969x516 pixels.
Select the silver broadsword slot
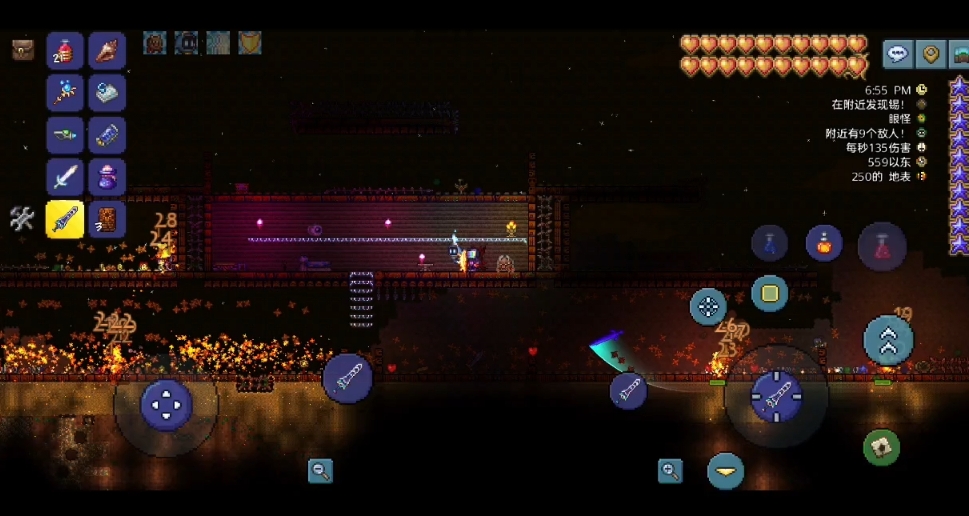[65, 178]
